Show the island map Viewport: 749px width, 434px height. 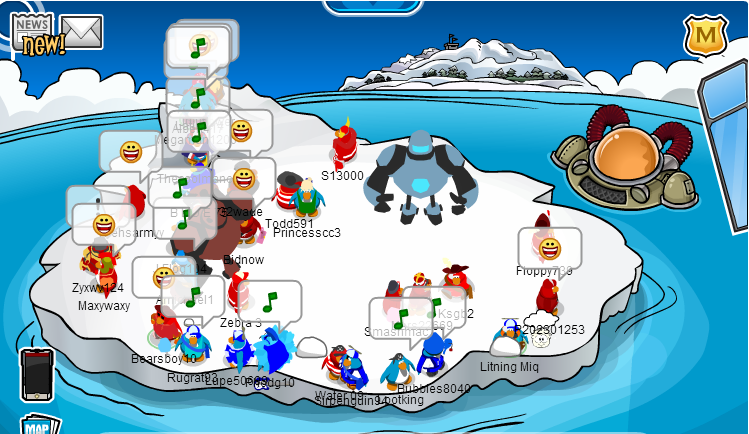tap(37, 425)
